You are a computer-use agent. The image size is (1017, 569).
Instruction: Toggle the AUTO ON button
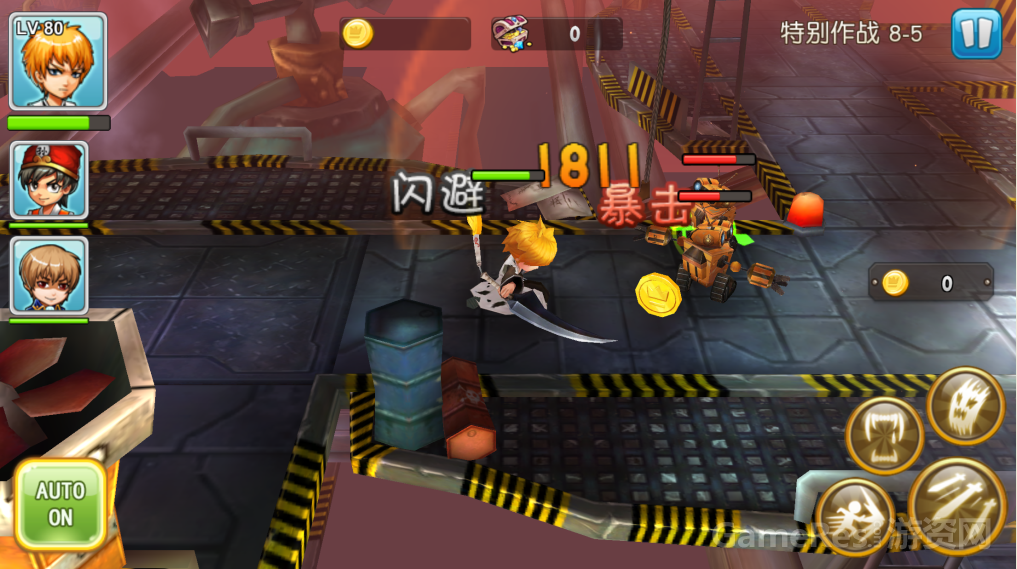pos(61,504)
